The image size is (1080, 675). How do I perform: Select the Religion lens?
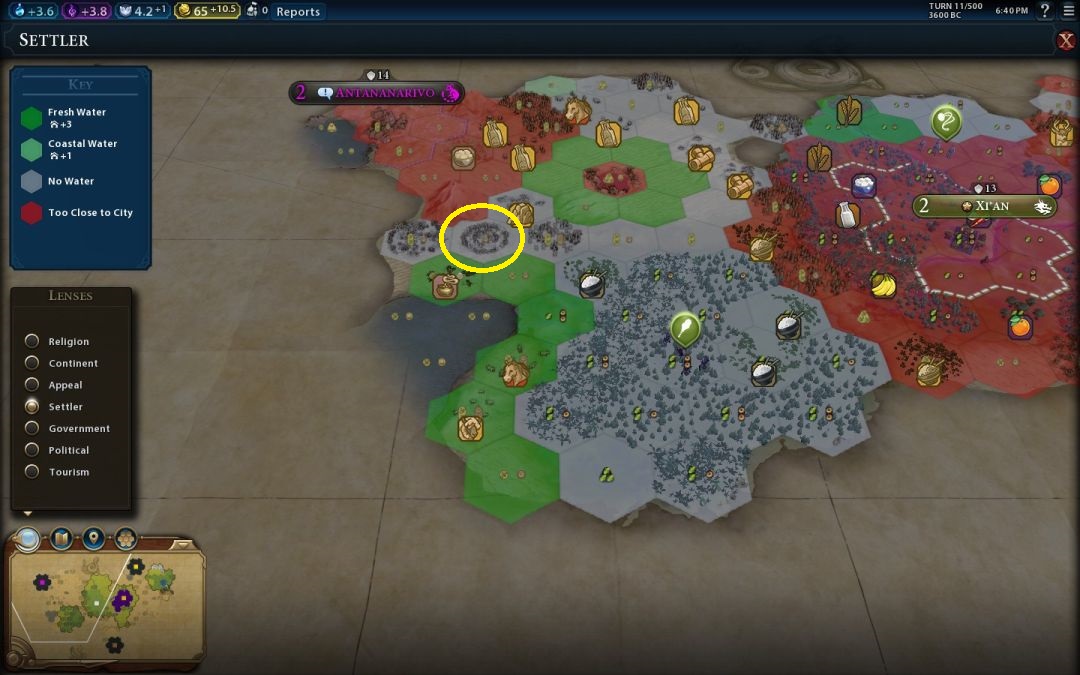(x=33, y=342)
